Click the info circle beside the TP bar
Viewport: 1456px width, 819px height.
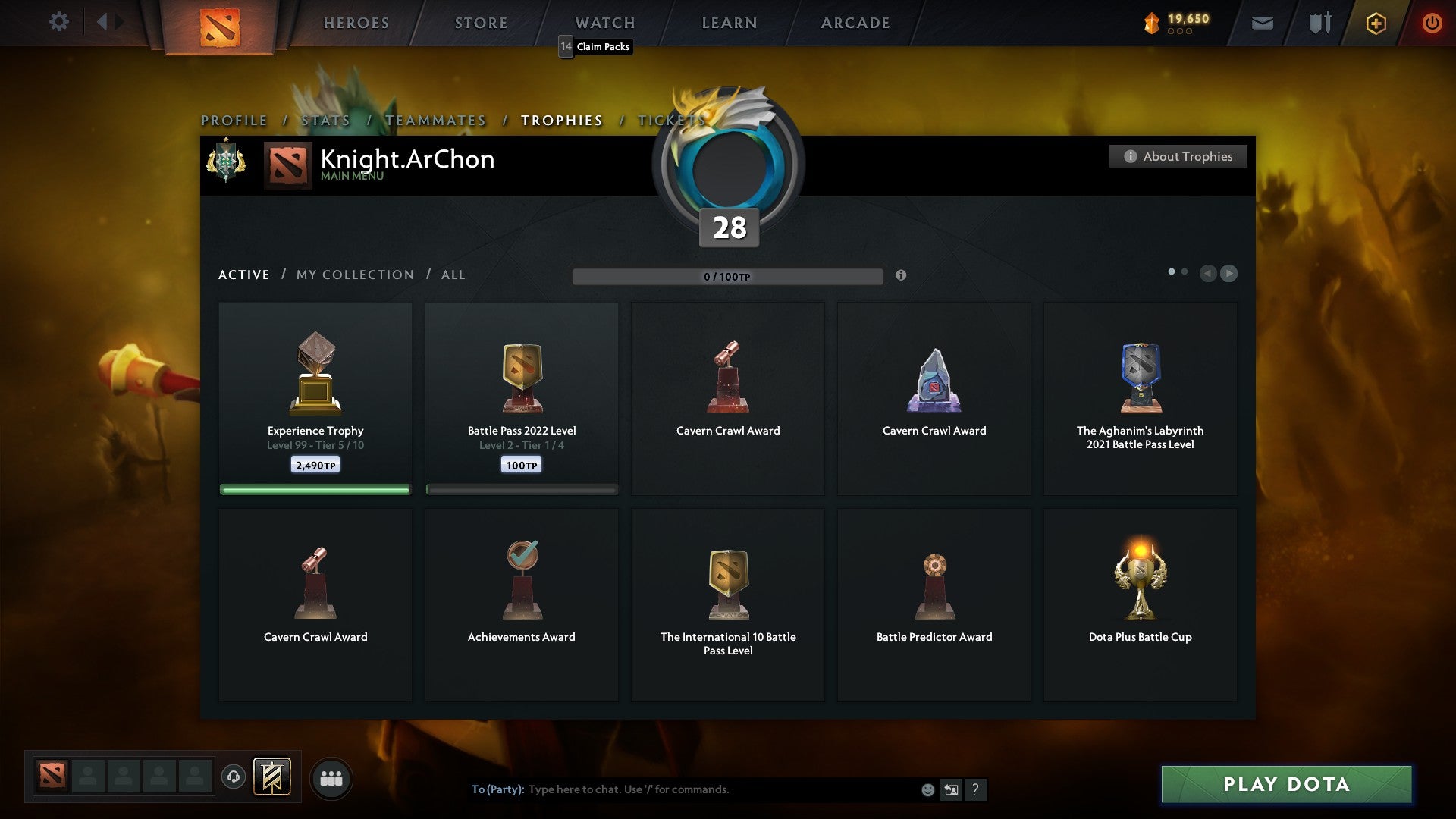(x=902, y=276)
